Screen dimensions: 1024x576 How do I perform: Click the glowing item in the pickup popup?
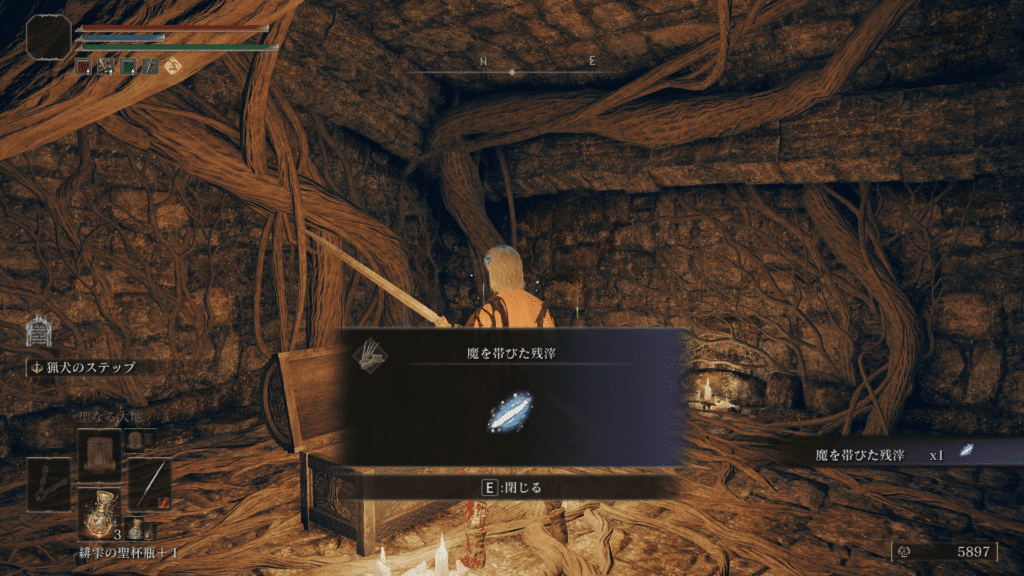pos(510,413)
